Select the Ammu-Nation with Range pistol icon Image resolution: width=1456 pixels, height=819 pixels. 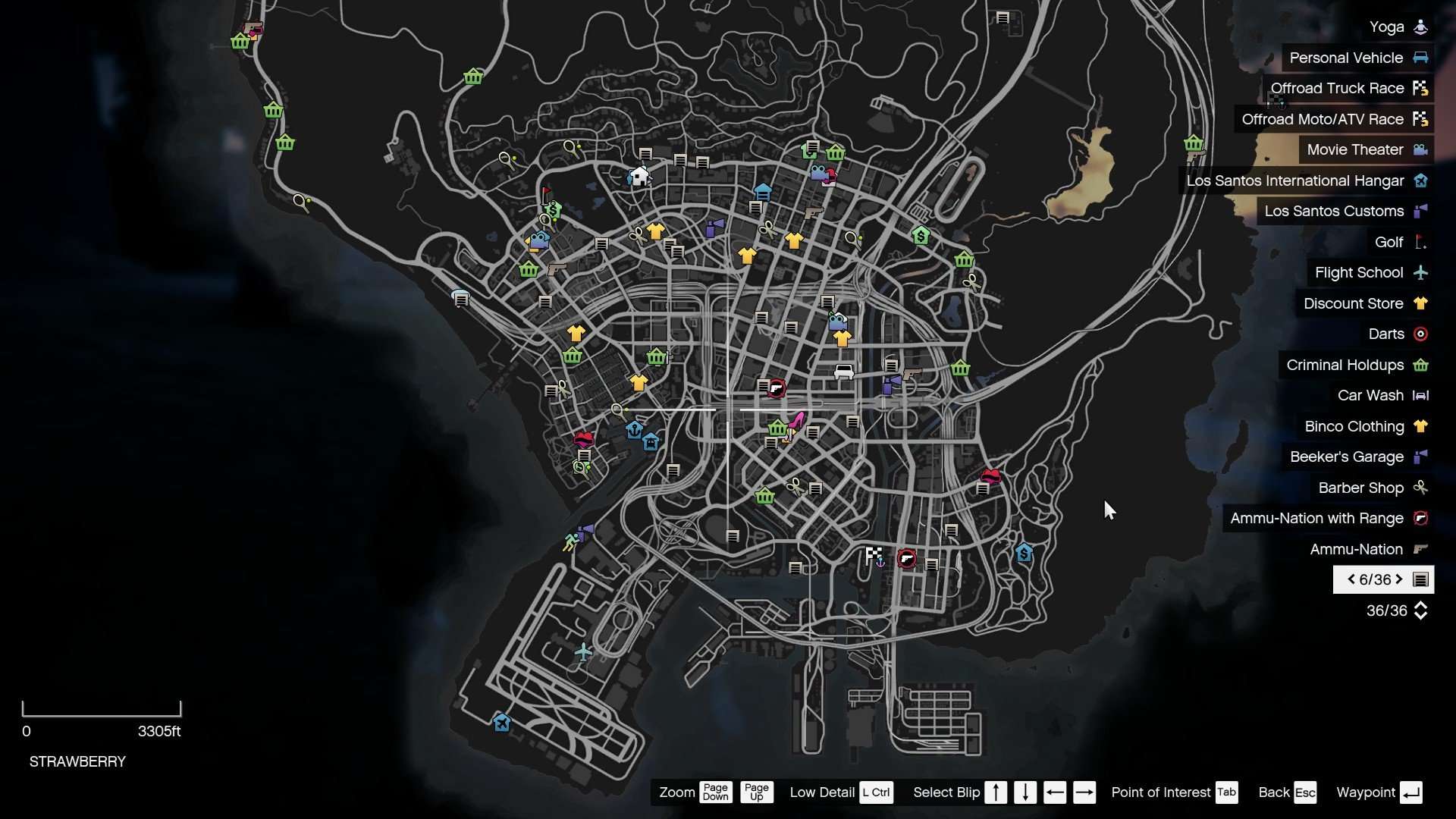click(x=1422, y=519)
